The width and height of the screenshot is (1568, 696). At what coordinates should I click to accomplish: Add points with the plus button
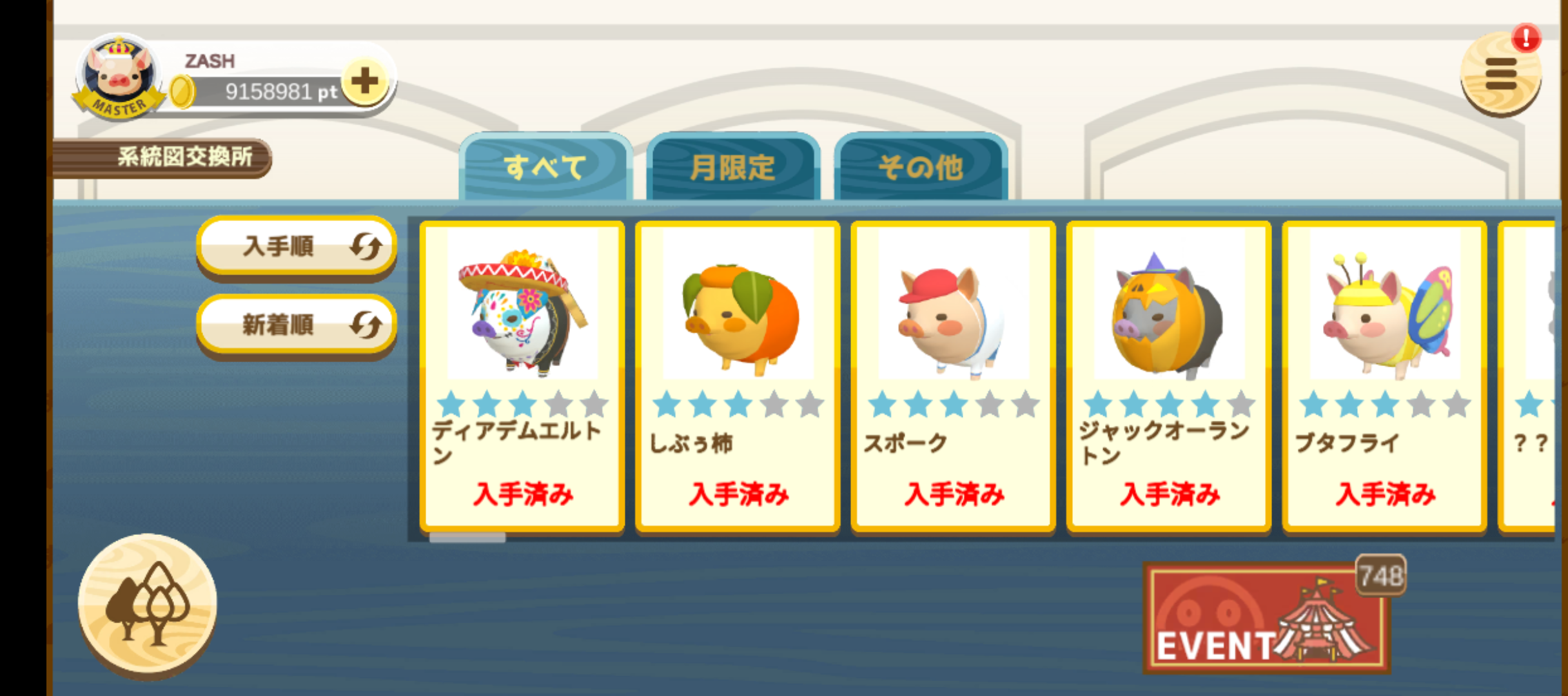pos(365,81)
